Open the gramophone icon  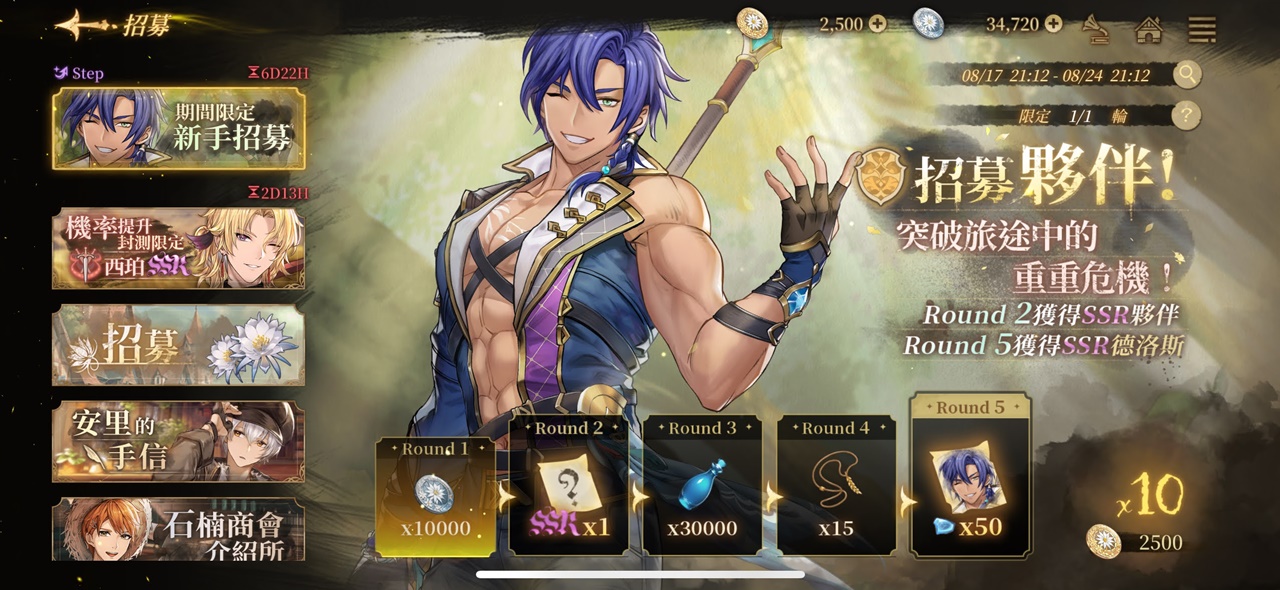click(x=1098, y=29)
